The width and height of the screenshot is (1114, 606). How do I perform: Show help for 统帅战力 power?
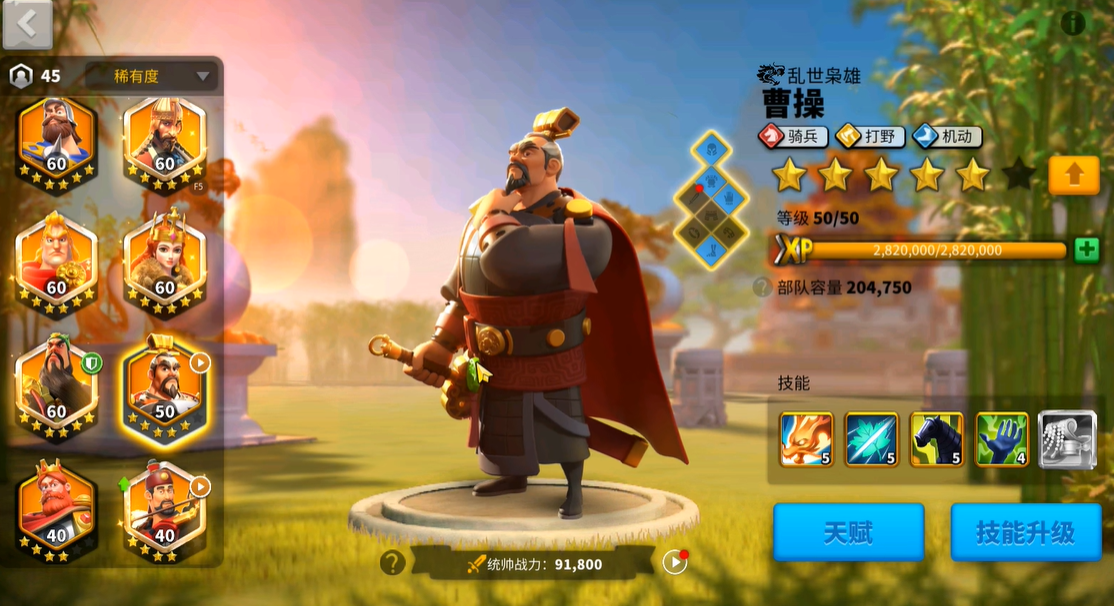coord(392,563)
